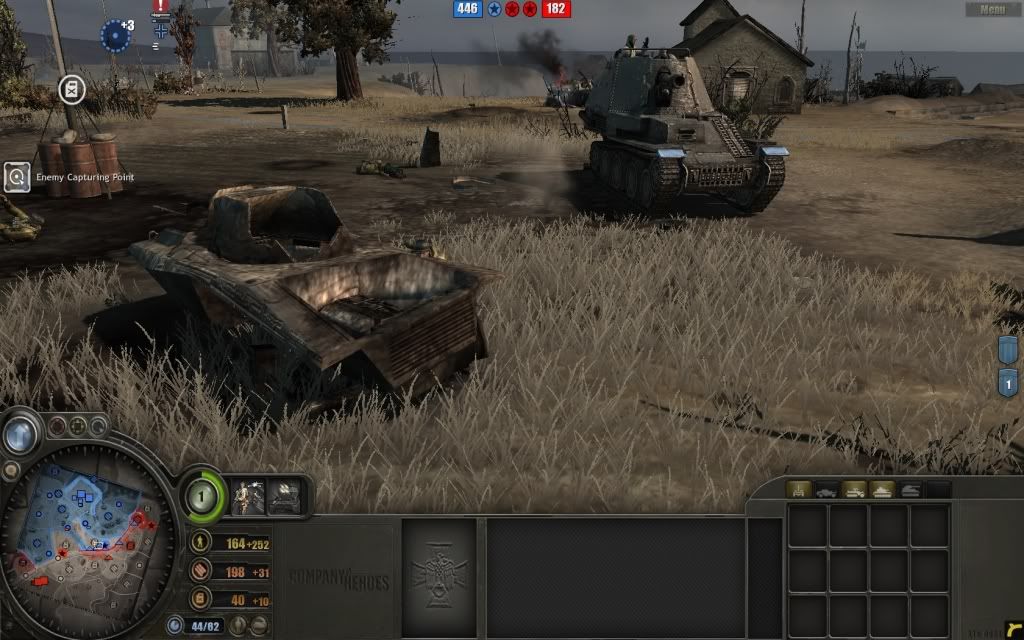Click the chat bubble button beside minimap

coord(10,471)
